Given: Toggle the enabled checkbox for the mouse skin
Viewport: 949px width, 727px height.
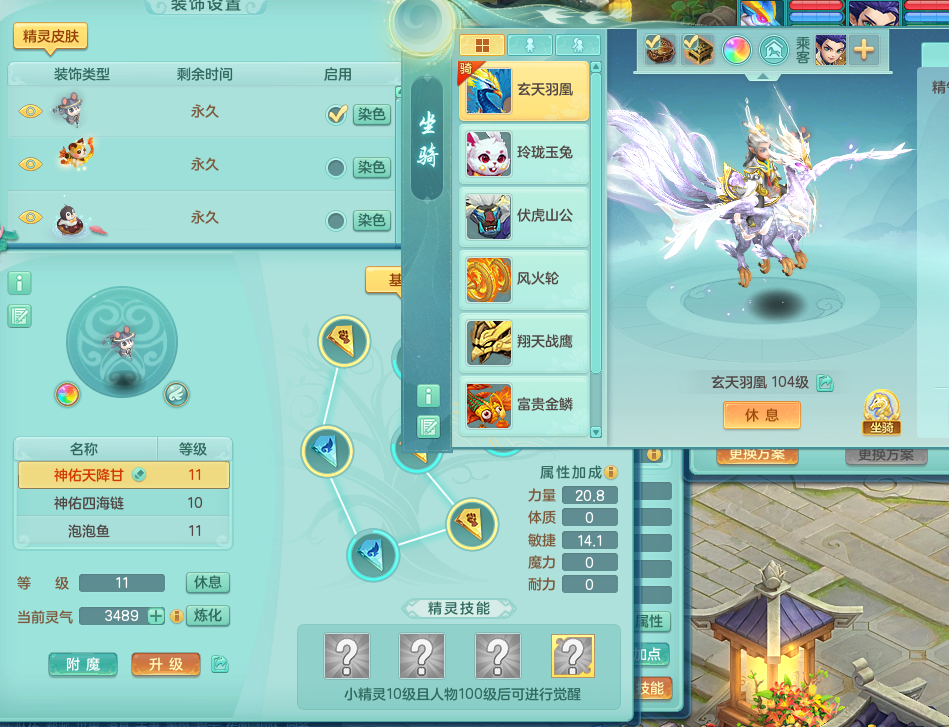Looking at the screenshot, I should click(x=336, y=114).
